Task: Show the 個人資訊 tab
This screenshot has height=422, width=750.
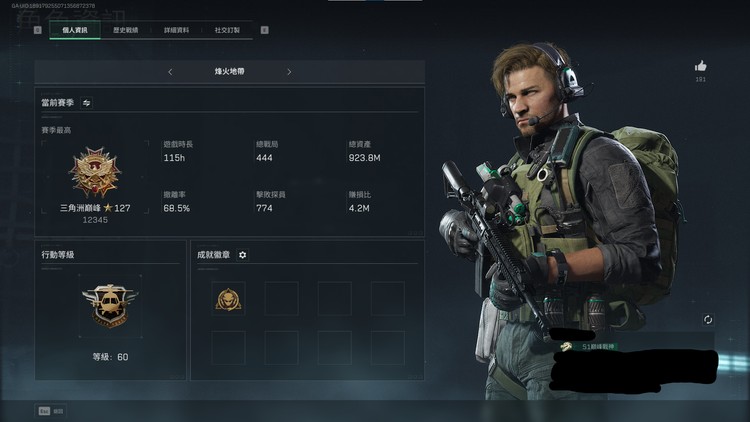Action: pyautogui.click(x=75, y=30)
